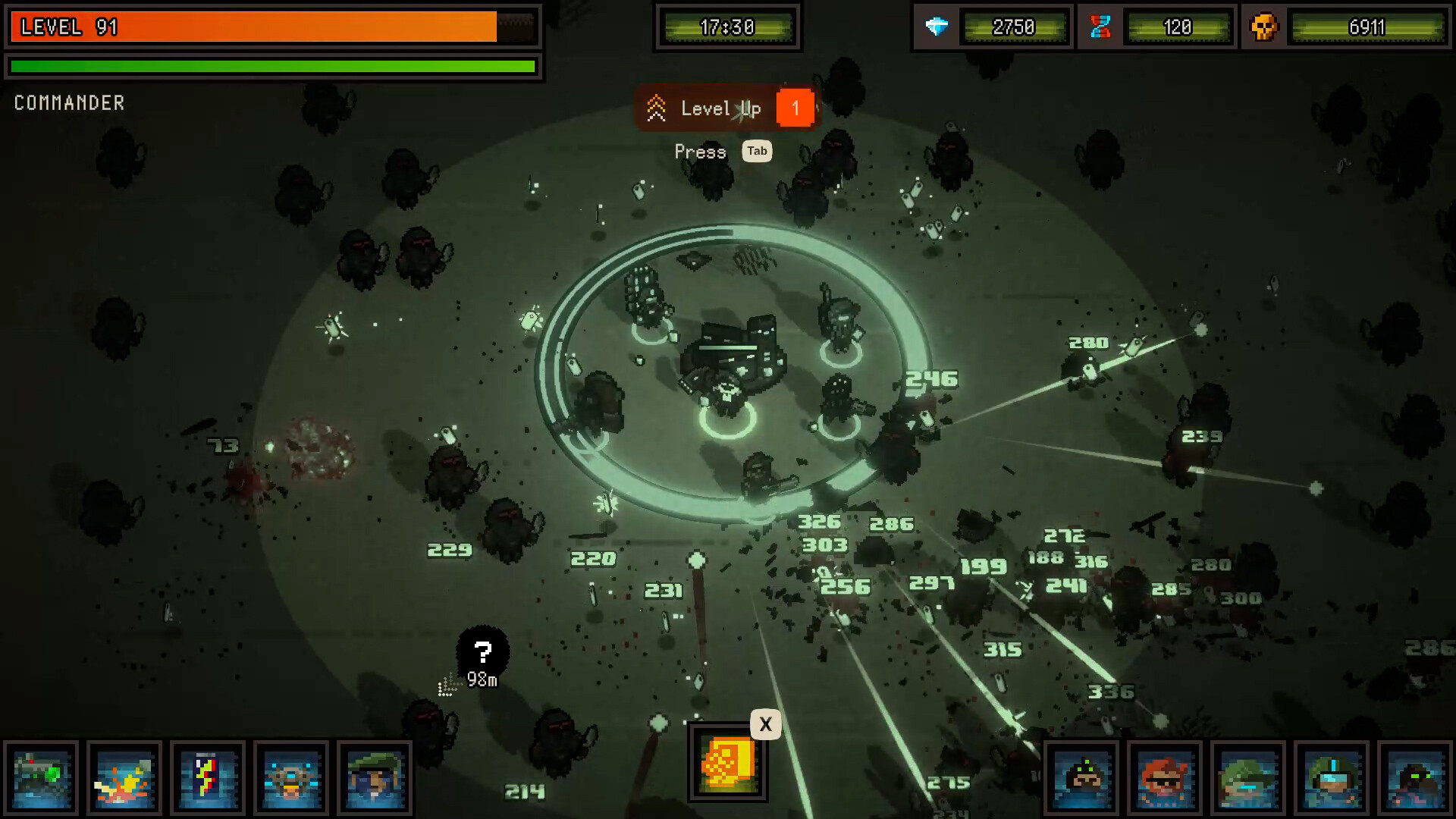
Task: Select the three-eyed night-vision operative portrait
Action: (1081, 778)
